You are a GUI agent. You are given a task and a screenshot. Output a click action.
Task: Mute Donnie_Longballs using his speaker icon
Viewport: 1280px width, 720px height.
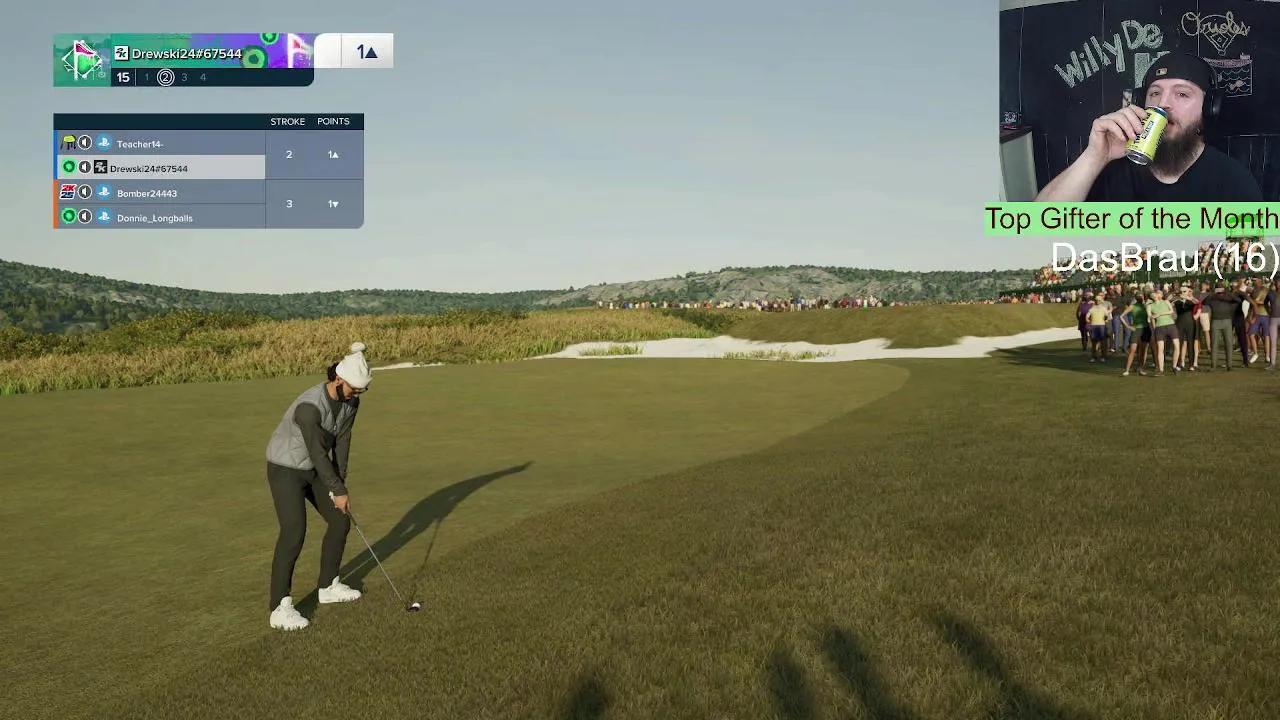85,217
